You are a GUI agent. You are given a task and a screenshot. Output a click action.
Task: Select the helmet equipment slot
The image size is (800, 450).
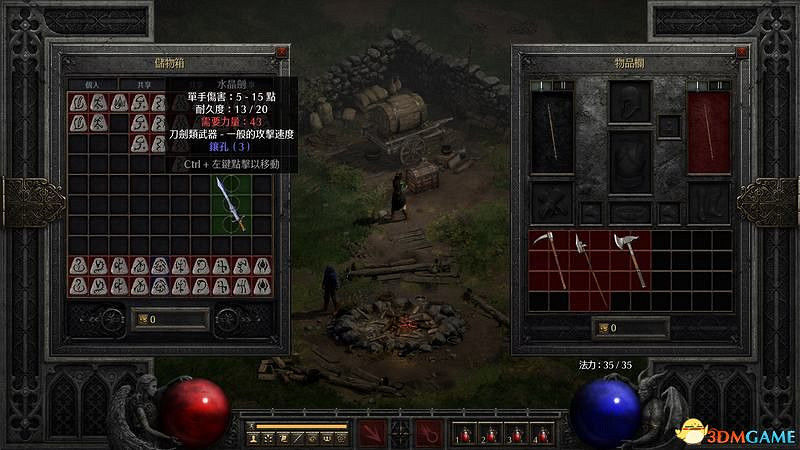pyautogui.click(x=629, y=102)
